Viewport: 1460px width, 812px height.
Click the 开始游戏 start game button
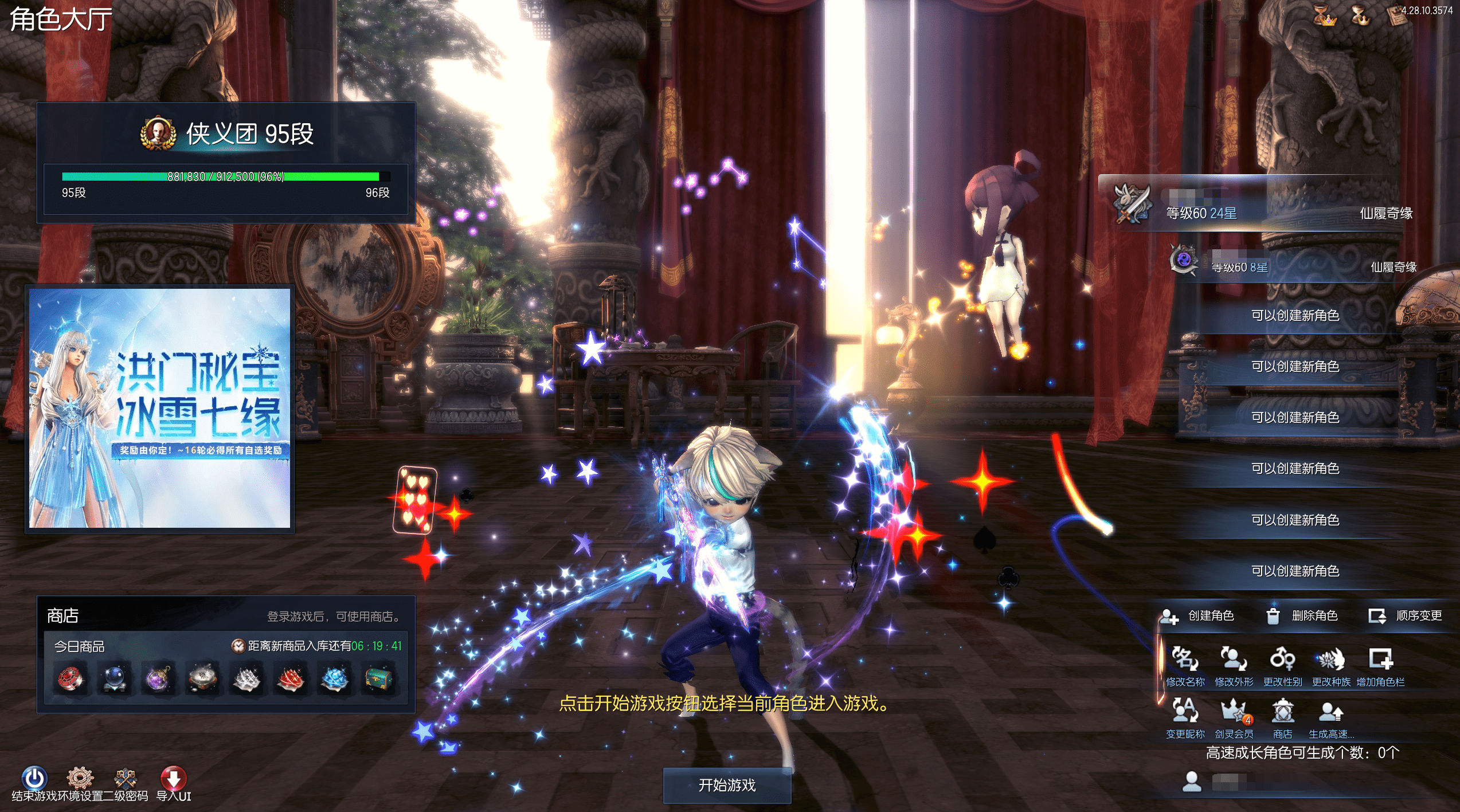coord(727,785)
